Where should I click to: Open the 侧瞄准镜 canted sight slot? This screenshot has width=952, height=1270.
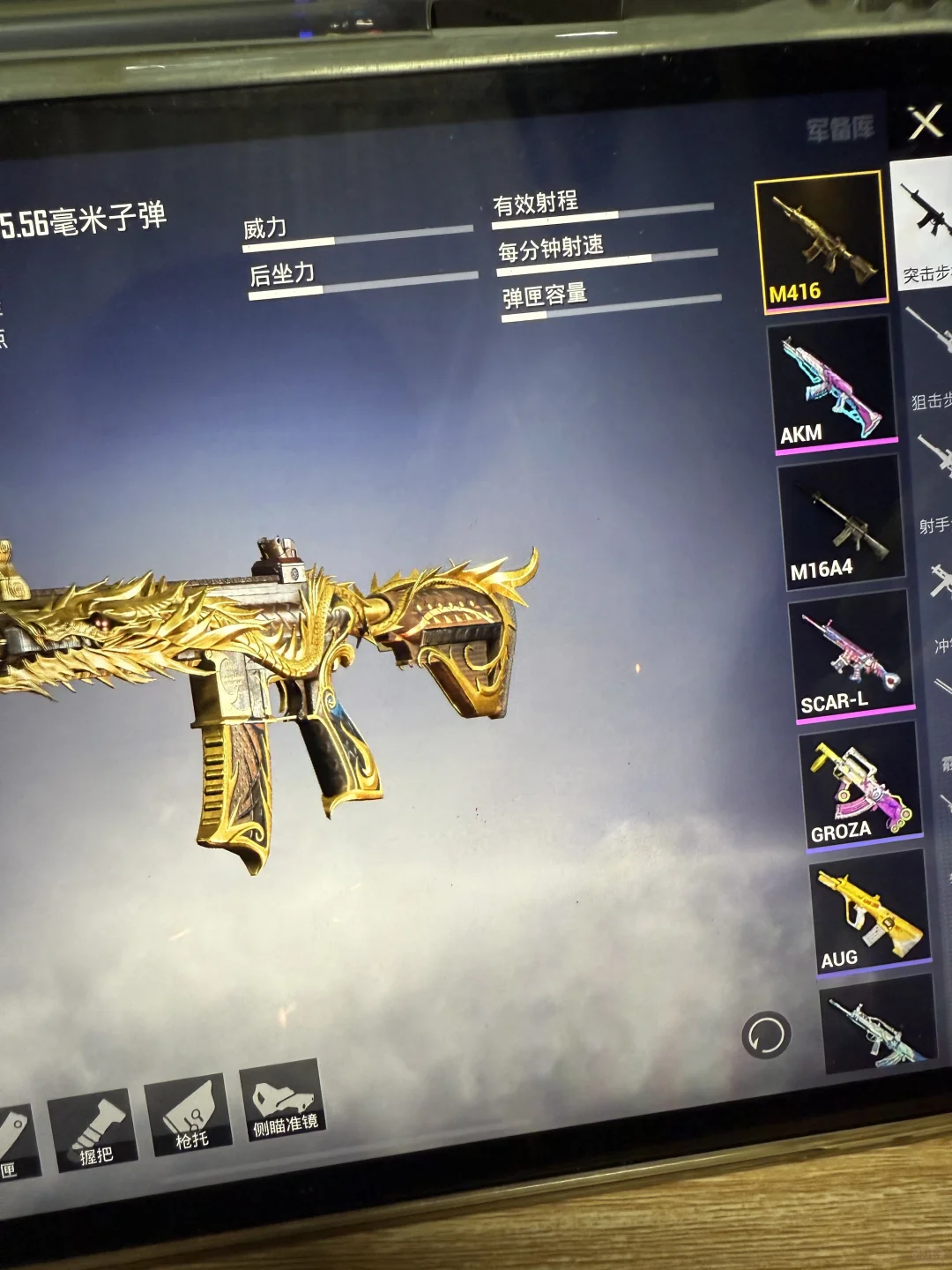pyautogui.click(x=282, y=1102)
